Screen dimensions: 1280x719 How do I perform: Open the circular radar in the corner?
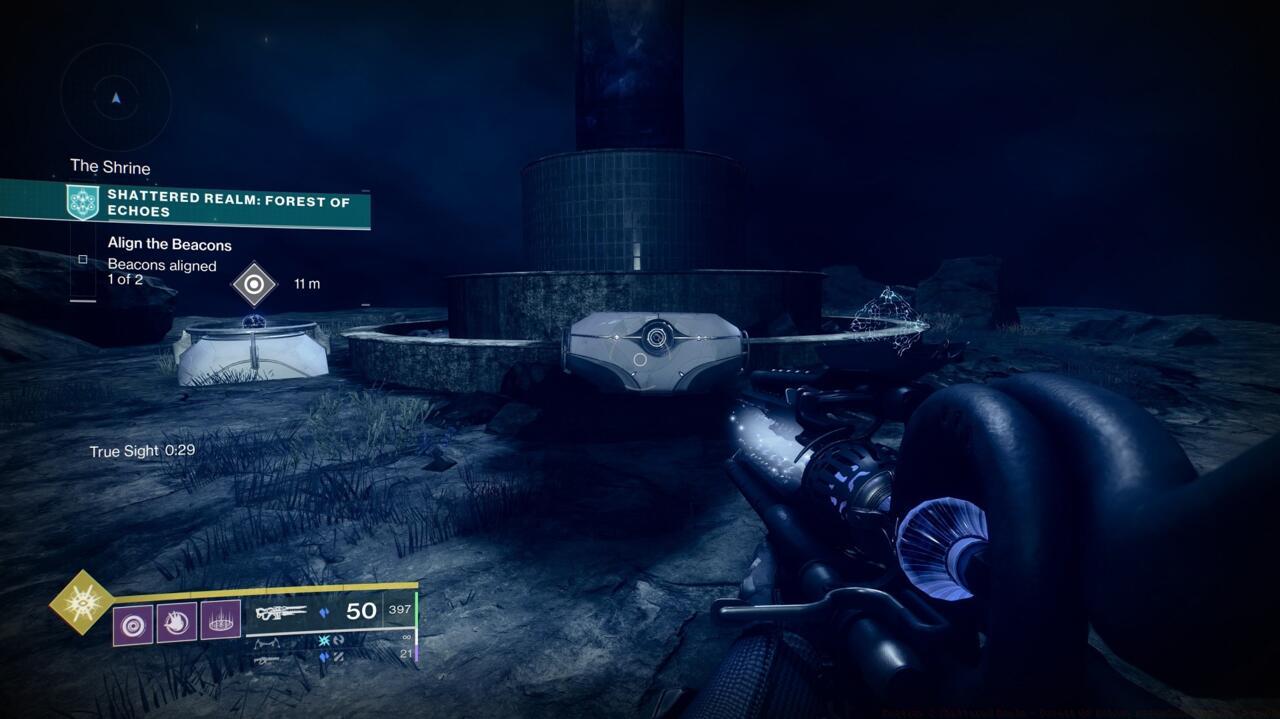116,98
